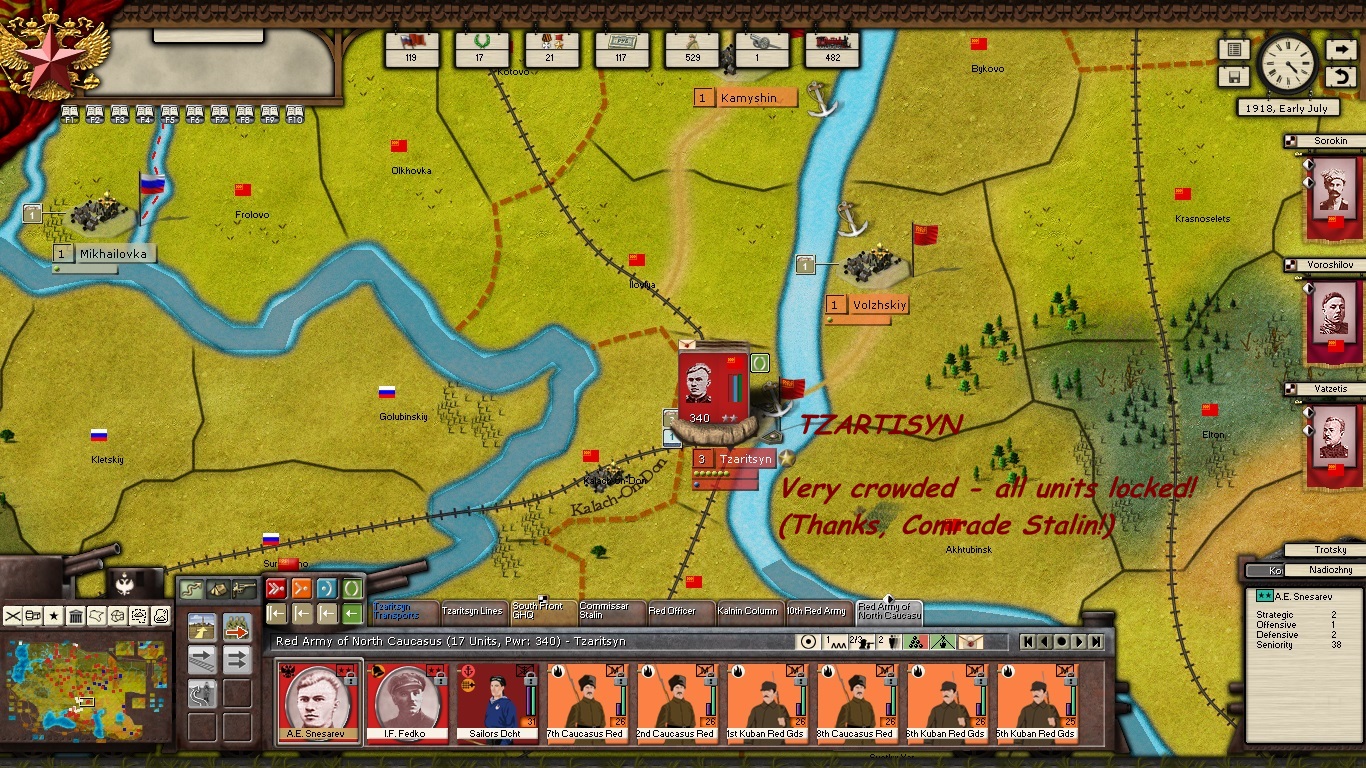Click the save game floppy disk button
This screenshot has height=768, width=1366.
click(x=1233, y=77)
